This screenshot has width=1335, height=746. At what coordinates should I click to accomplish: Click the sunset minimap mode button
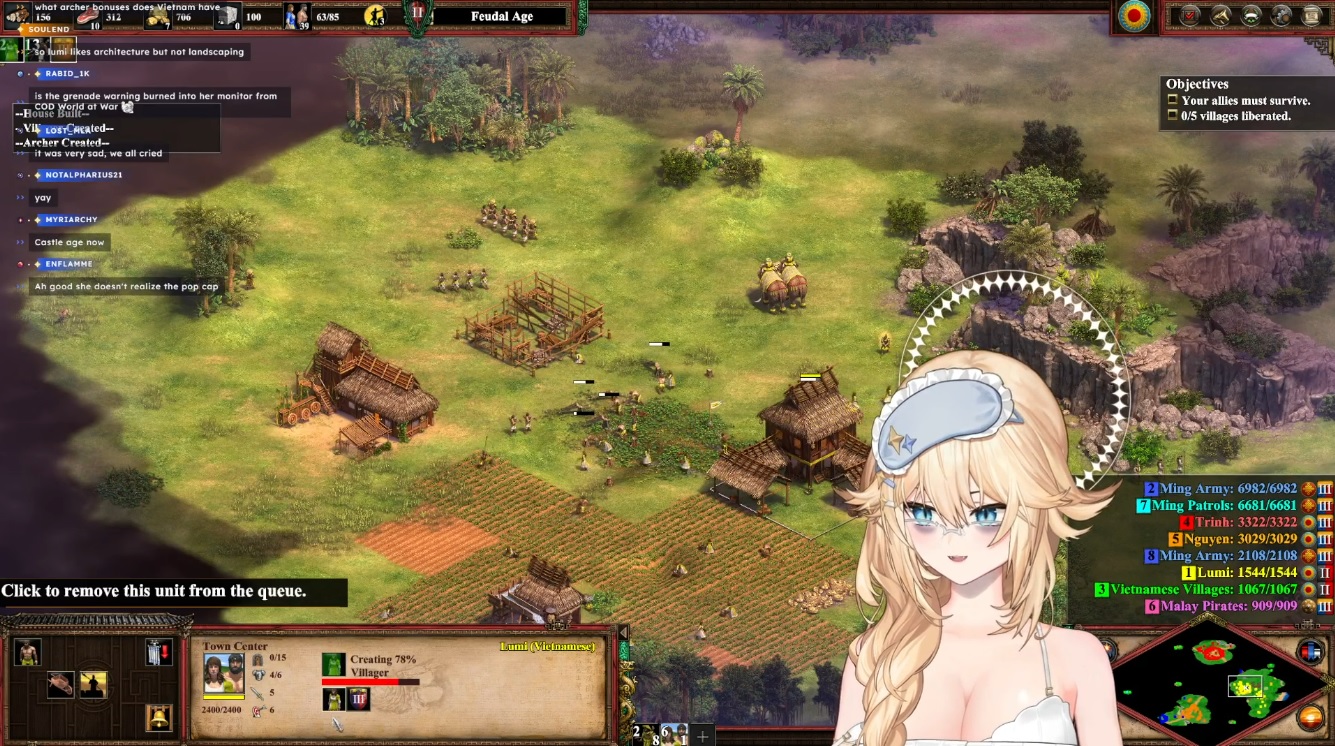(x=1310, y=717)
